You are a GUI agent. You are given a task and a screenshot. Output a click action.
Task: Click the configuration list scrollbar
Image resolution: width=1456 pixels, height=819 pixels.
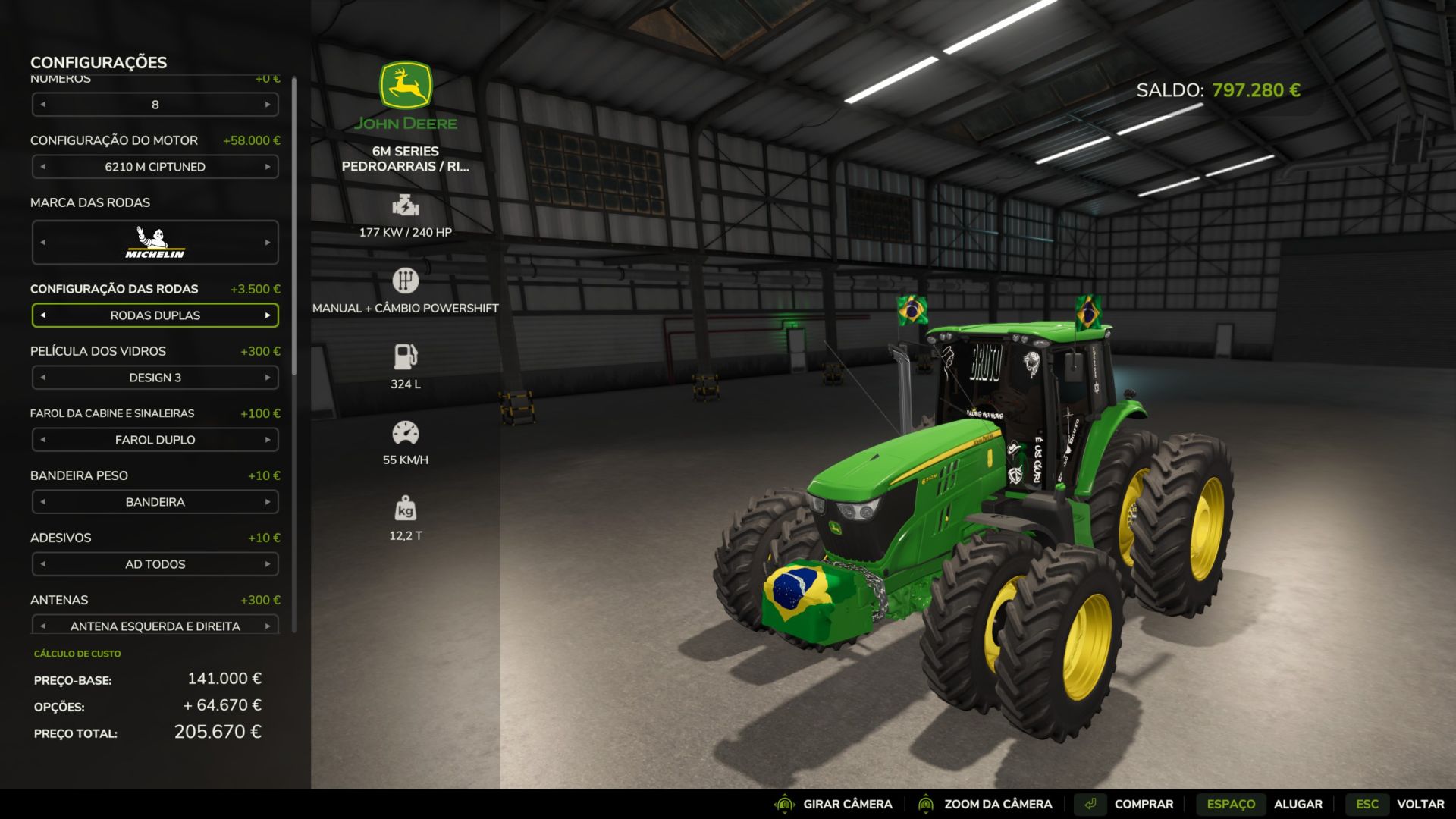(x=293, y=227)
